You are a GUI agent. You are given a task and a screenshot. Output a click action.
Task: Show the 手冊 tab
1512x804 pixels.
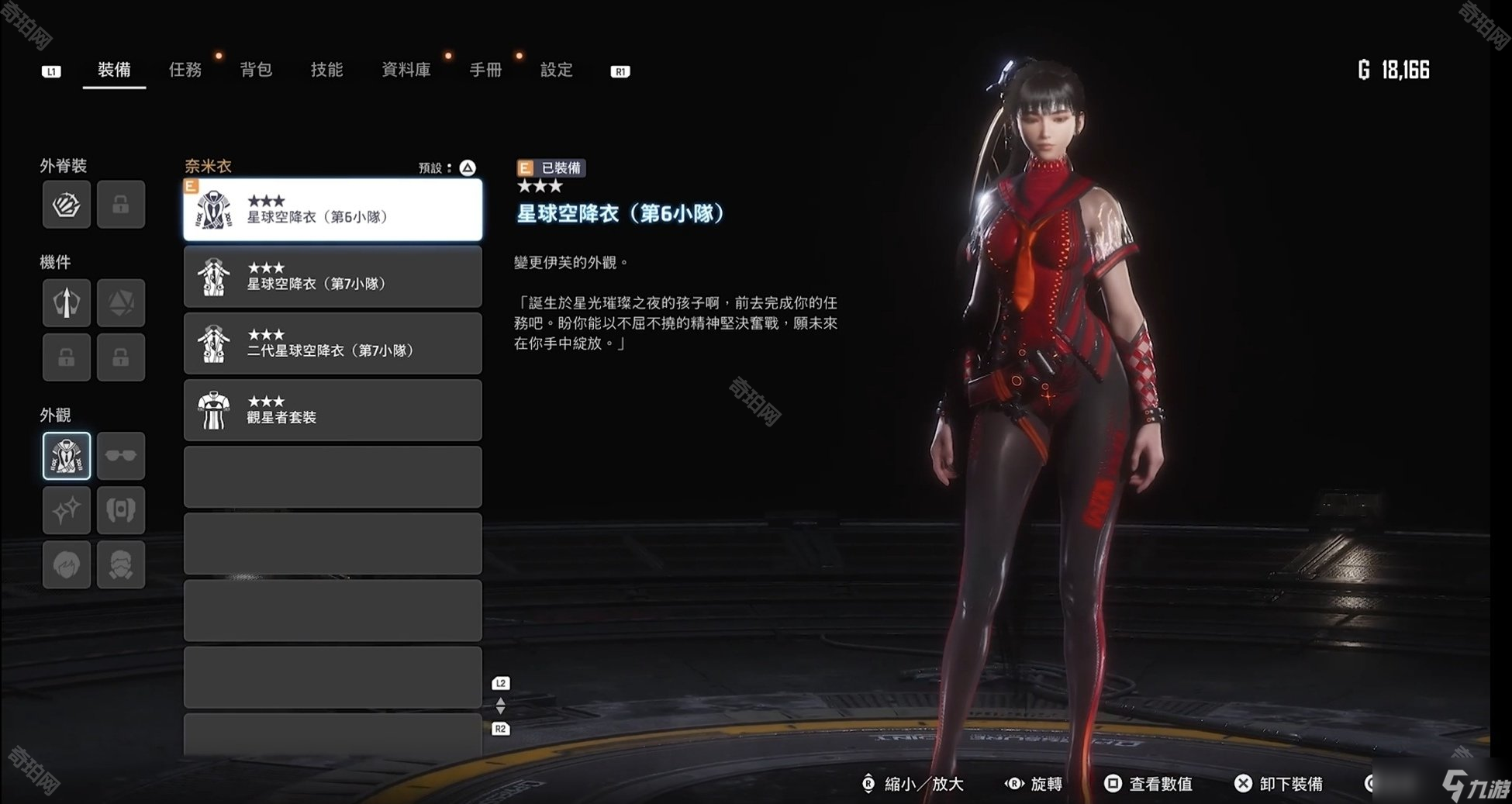click(x=485, y=71)
